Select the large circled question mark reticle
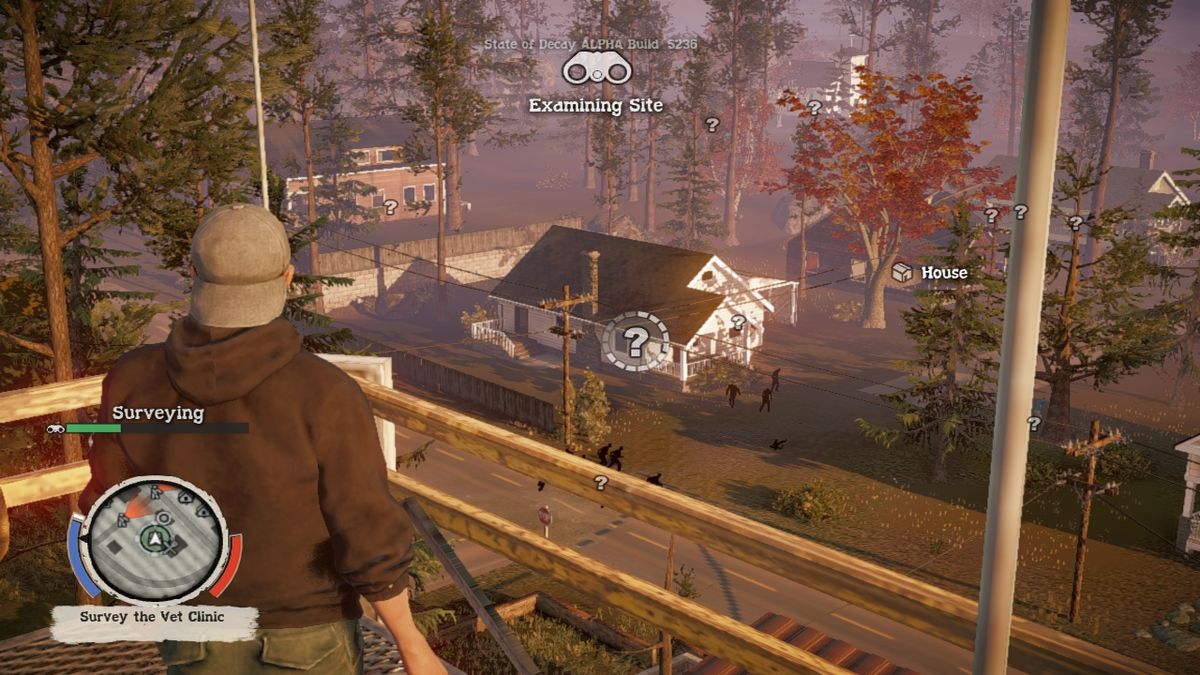Viewport: 1200px width, 675px height. (635, 342)
